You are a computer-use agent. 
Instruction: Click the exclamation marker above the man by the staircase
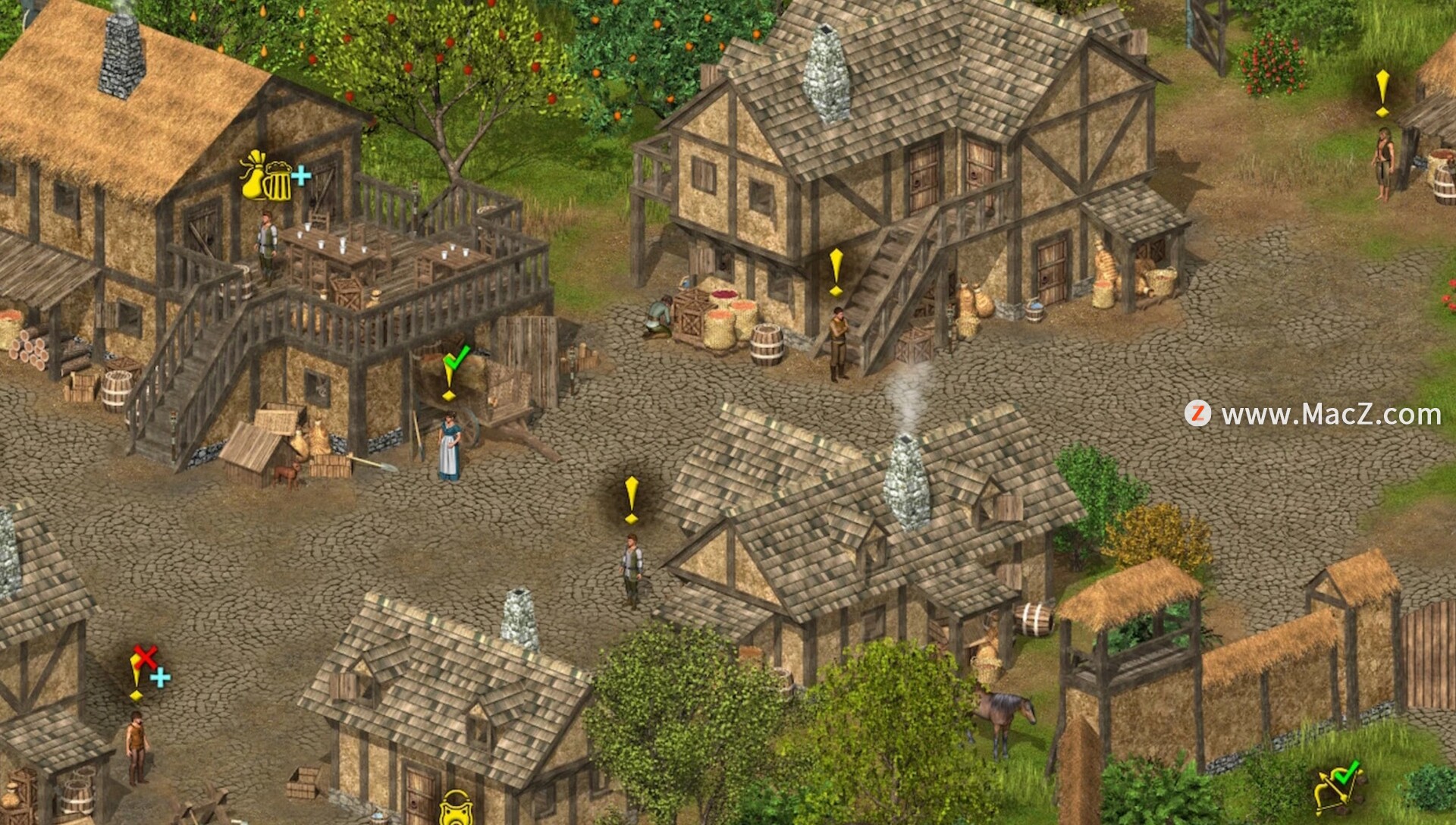[x=836, y=271]
